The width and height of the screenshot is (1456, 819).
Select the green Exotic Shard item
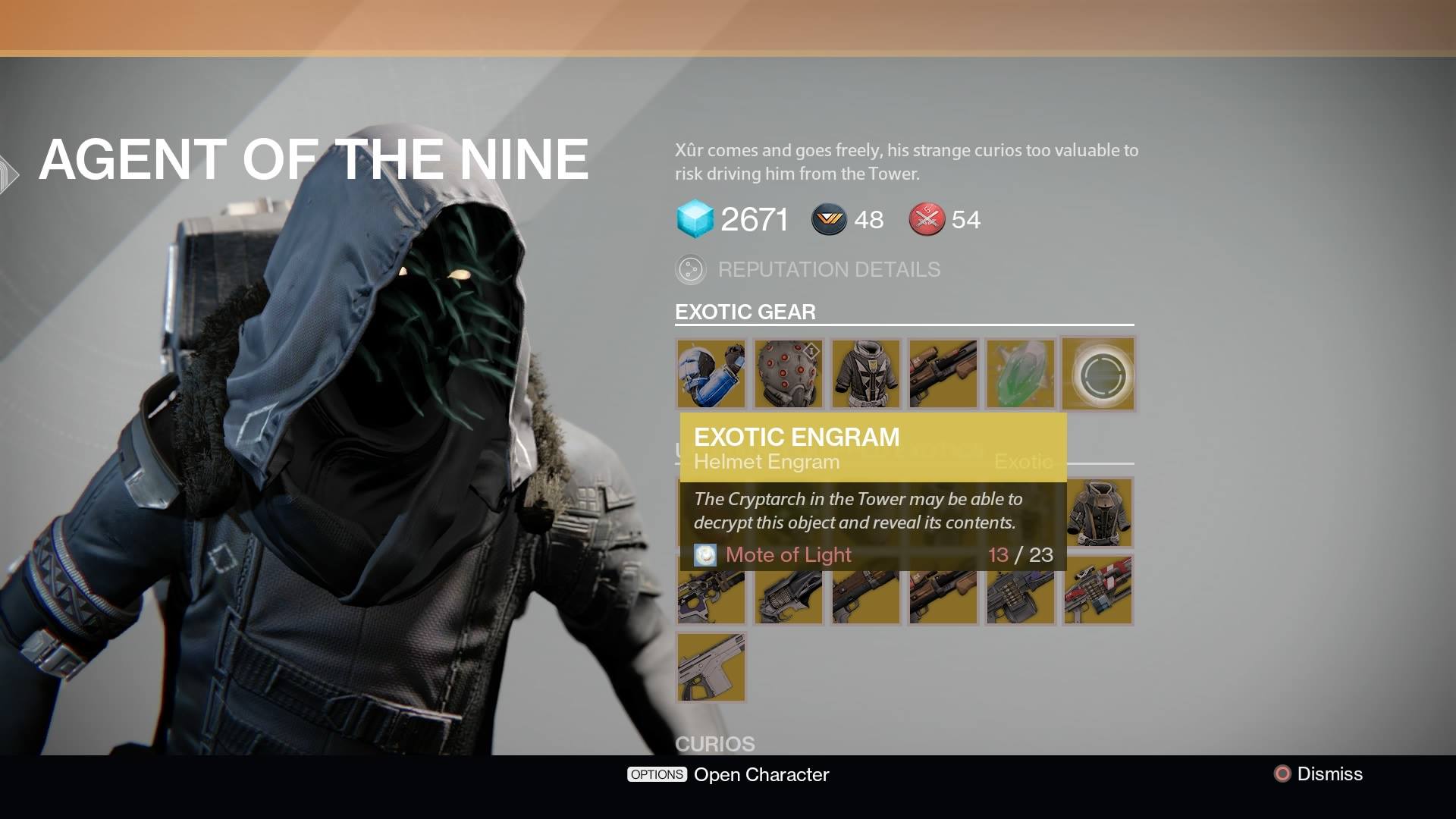tap(1020, 374)
